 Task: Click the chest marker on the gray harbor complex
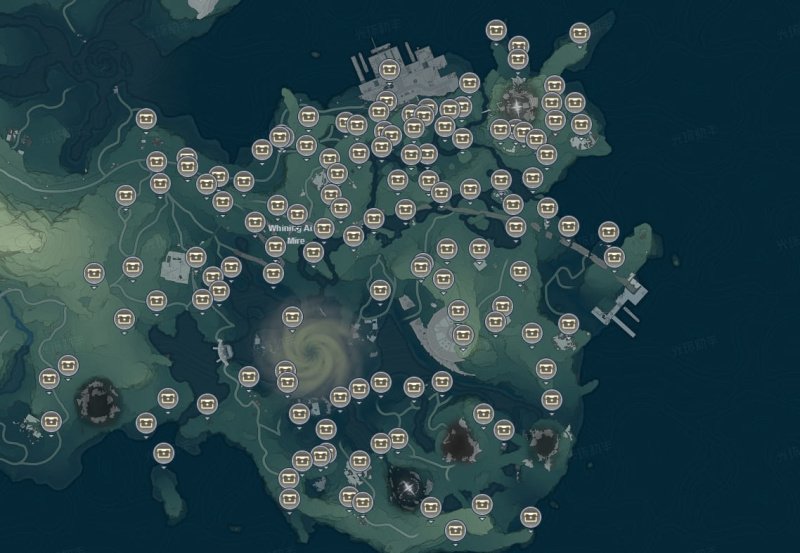389,69
